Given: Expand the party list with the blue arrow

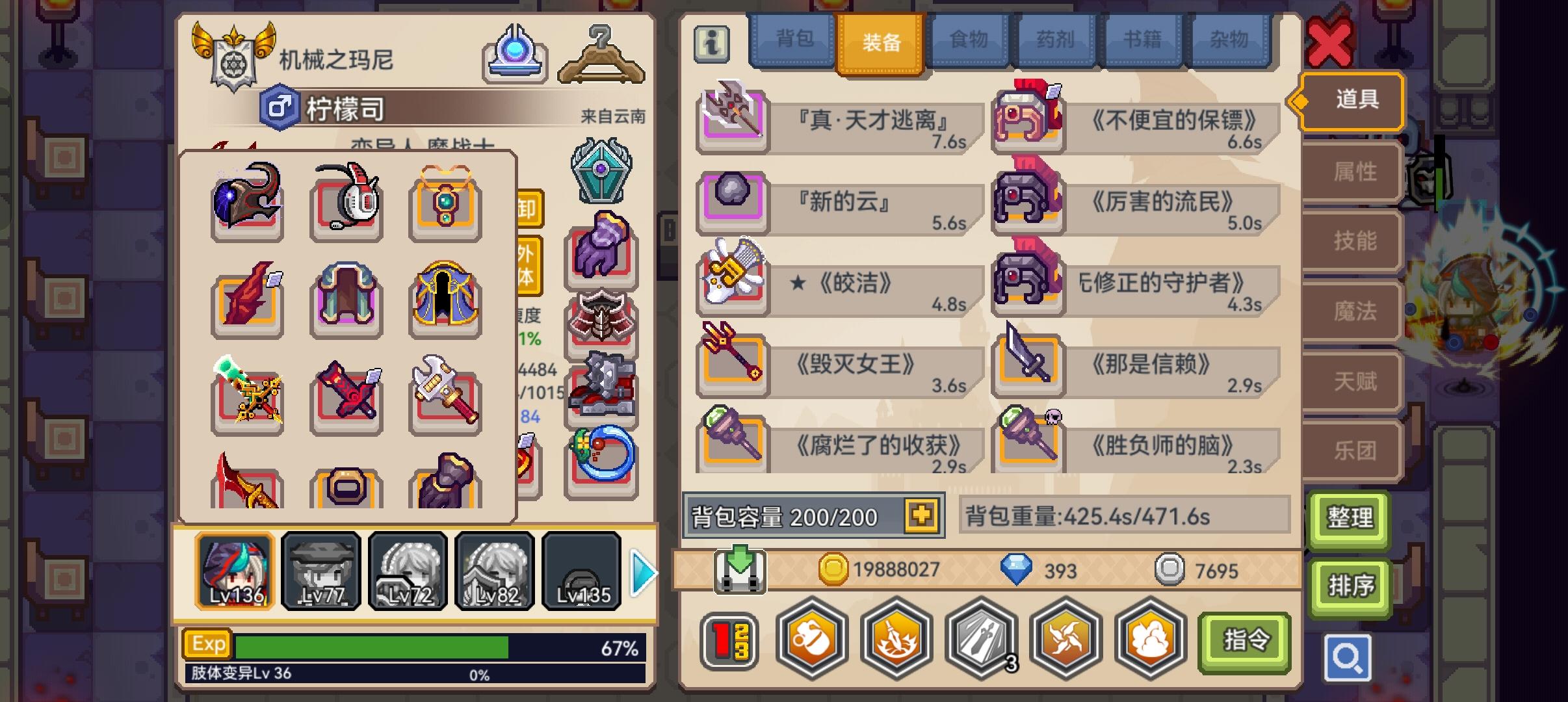Looking at the screenshot, I should 642,572.
